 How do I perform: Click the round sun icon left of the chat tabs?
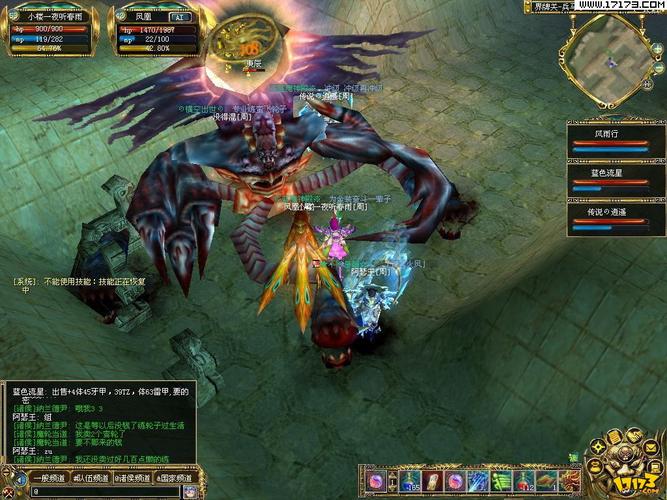pos(13,477)
